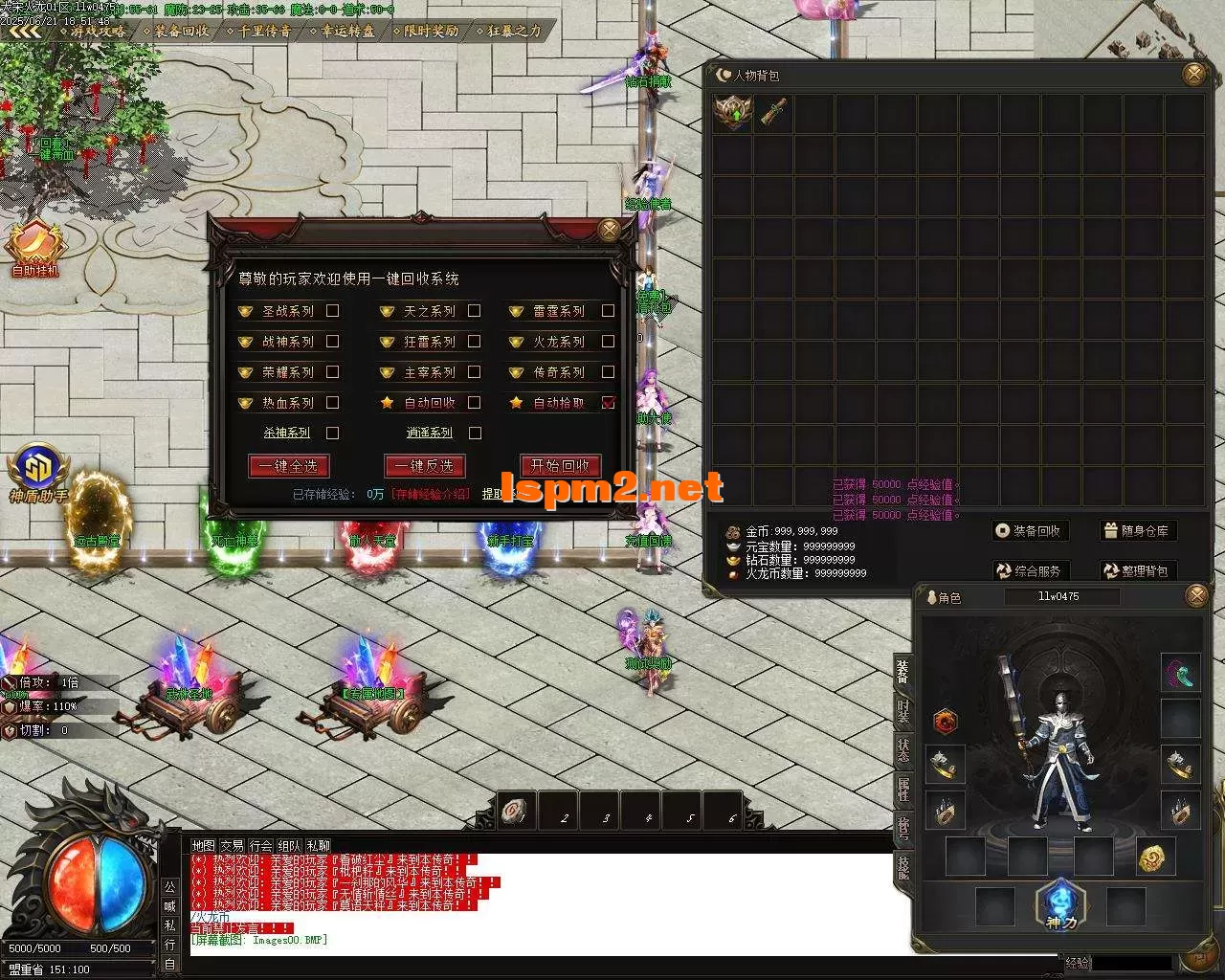
Task: Switch to the 行会 chat tab
Action: (260, 846)
